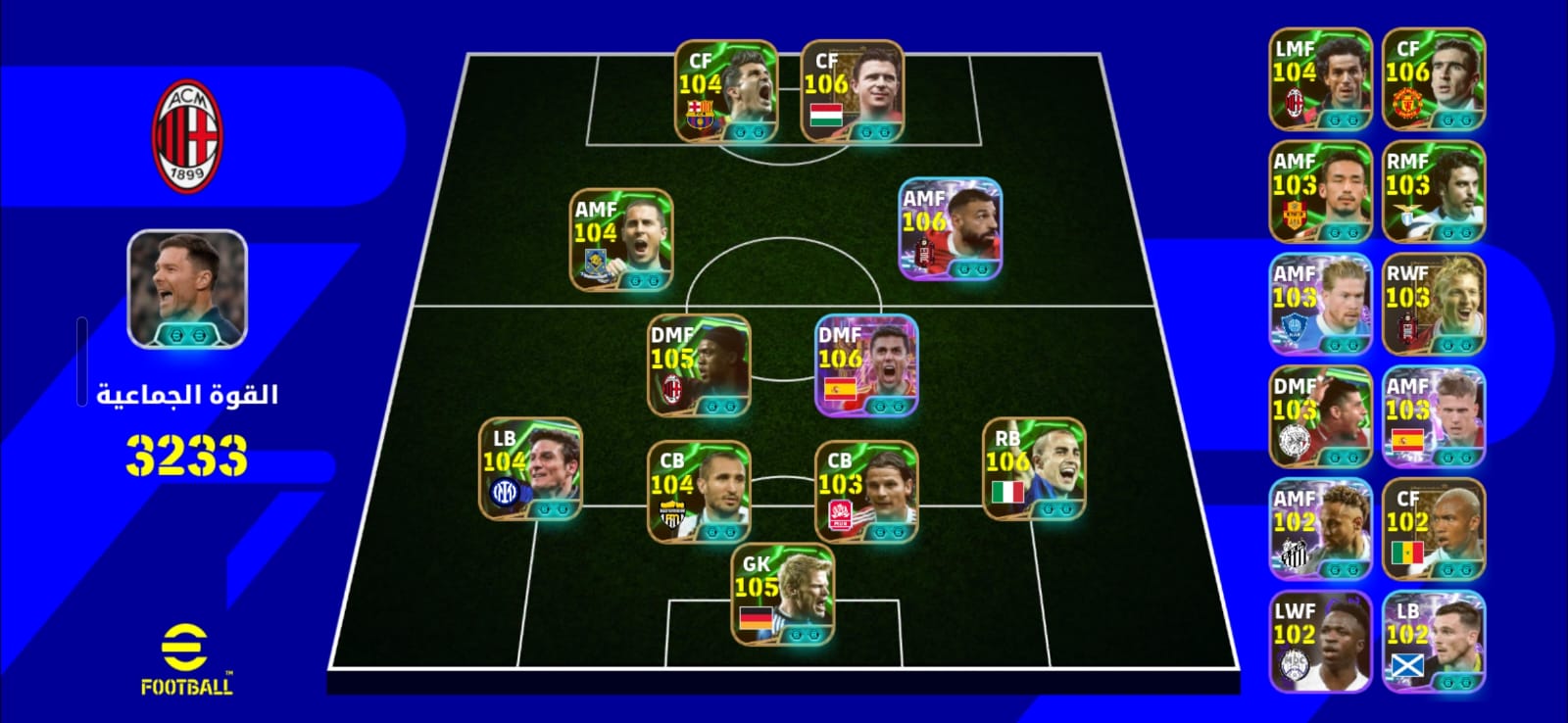Choose the RB 106 card with Italy flag
Viewport: 1568px width, 723px height.
pos(1034,469)
